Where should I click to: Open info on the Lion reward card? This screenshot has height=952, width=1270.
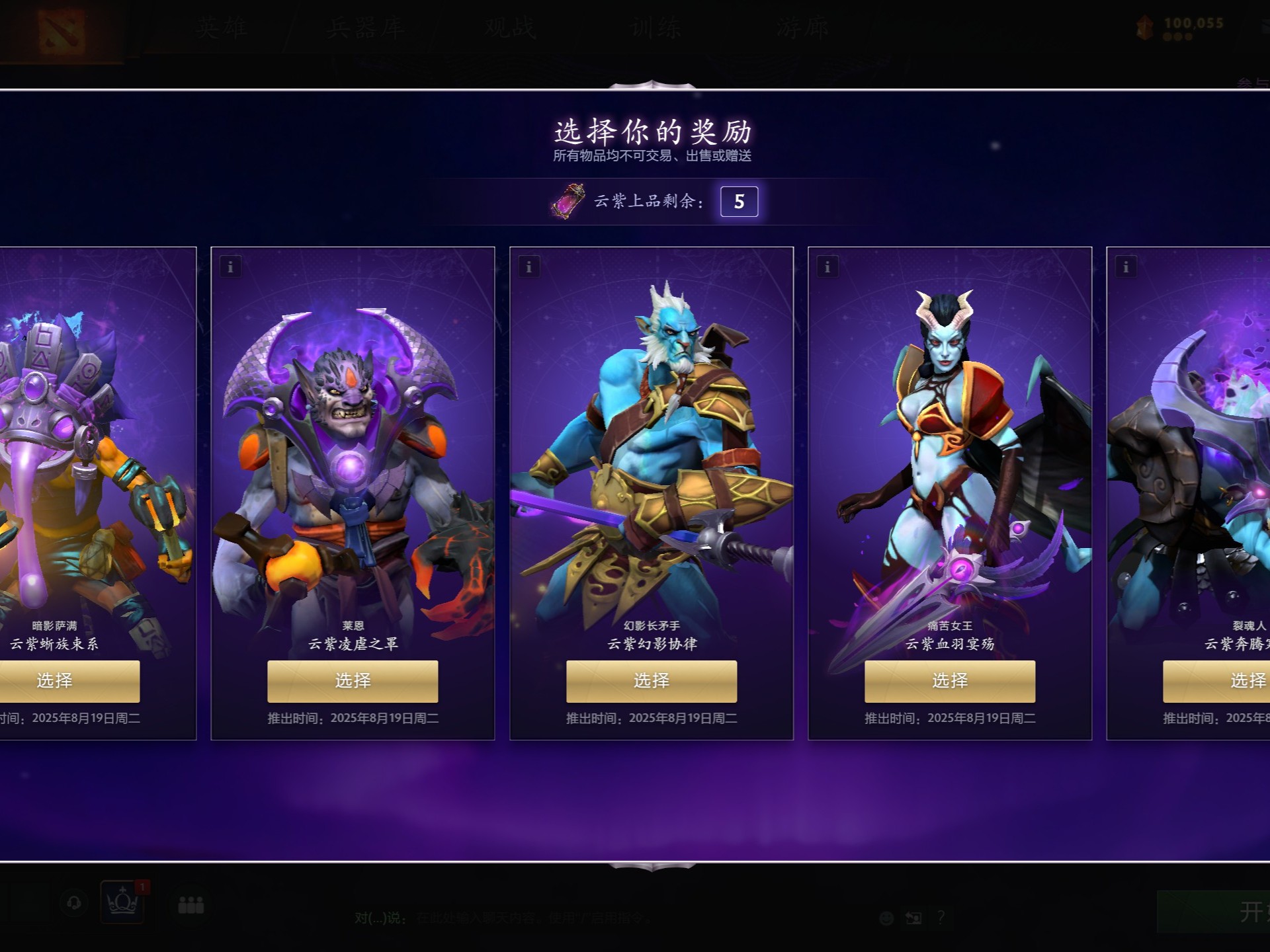230,267
